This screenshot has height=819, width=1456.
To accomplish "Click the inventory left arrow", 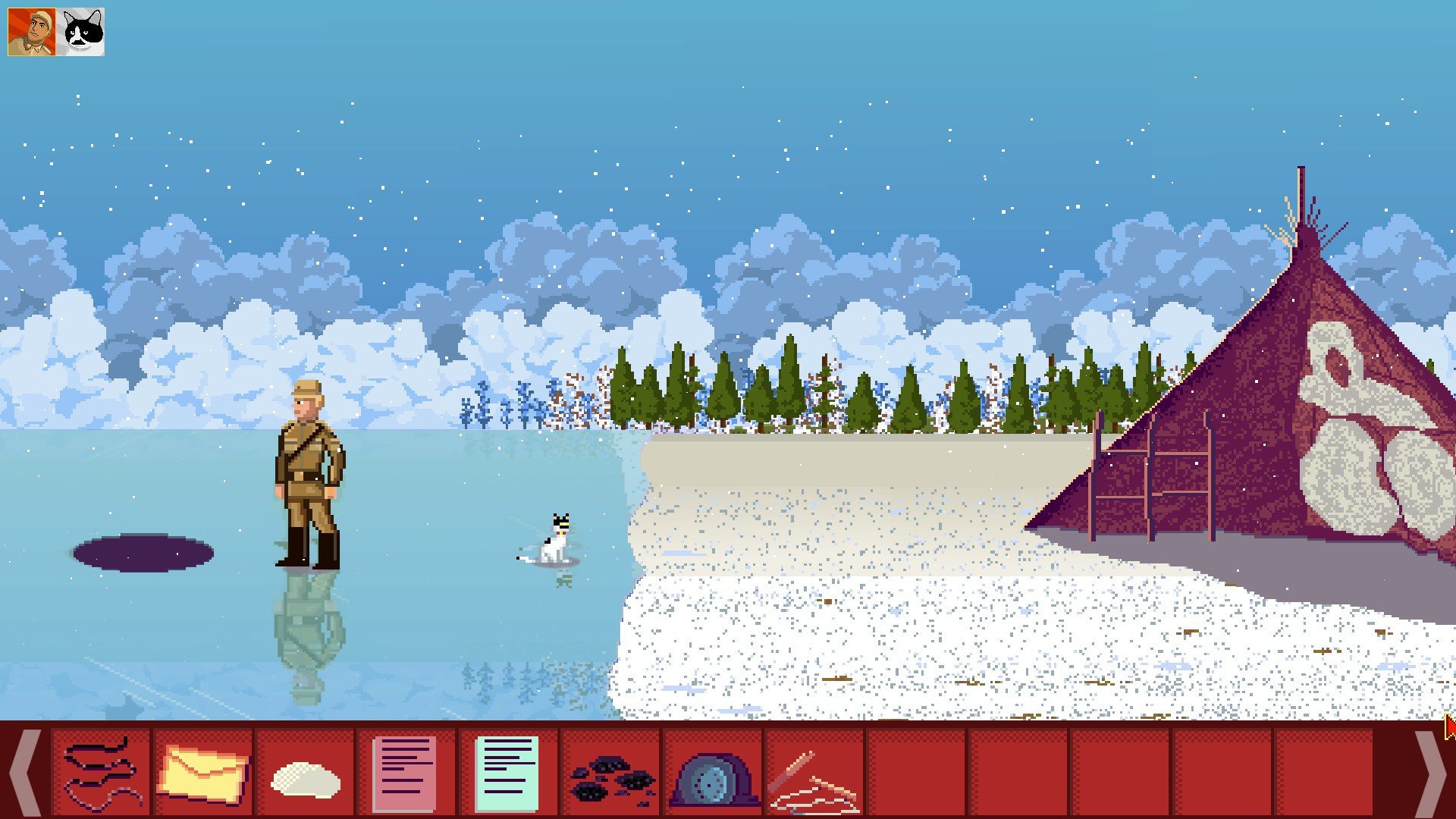I will click(x=25, y=773).
